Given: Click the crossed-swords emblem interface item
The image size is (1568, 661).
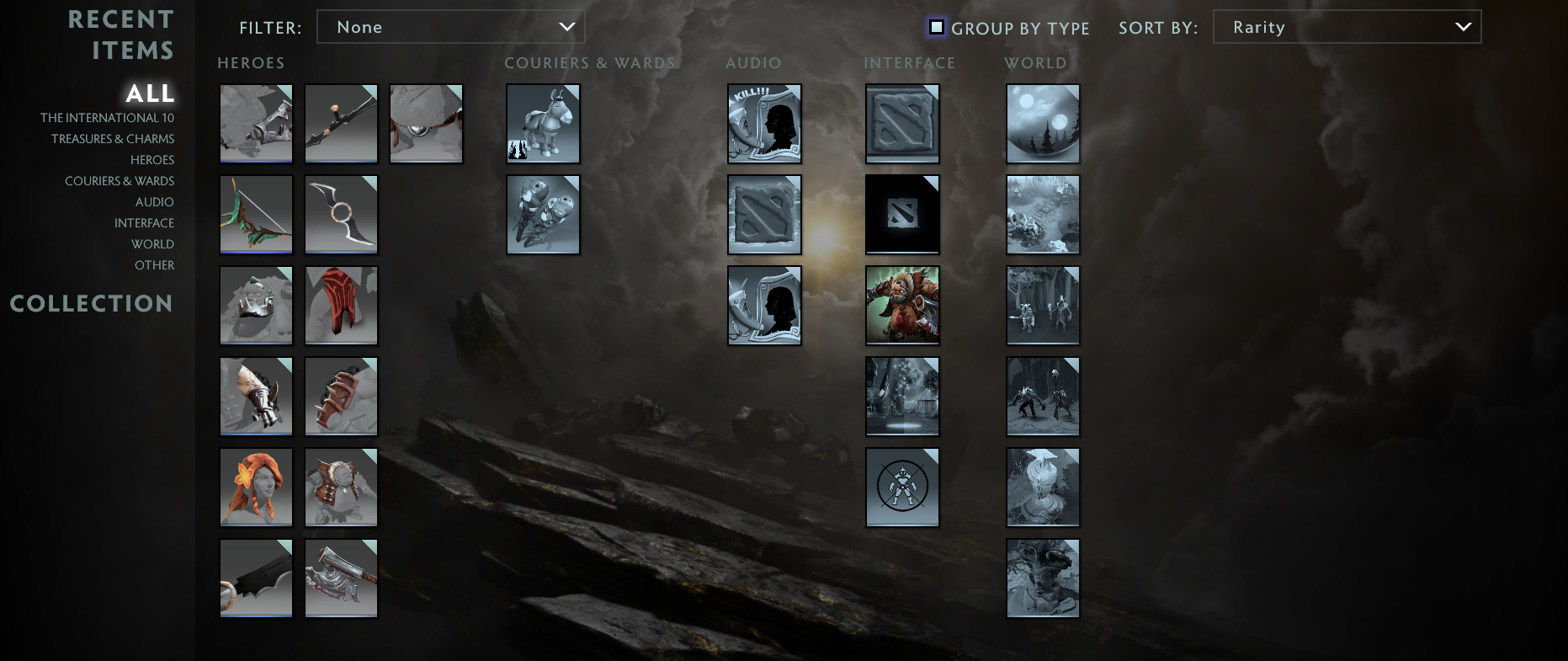Looking at the screenshot, I should tap(901, 487).
